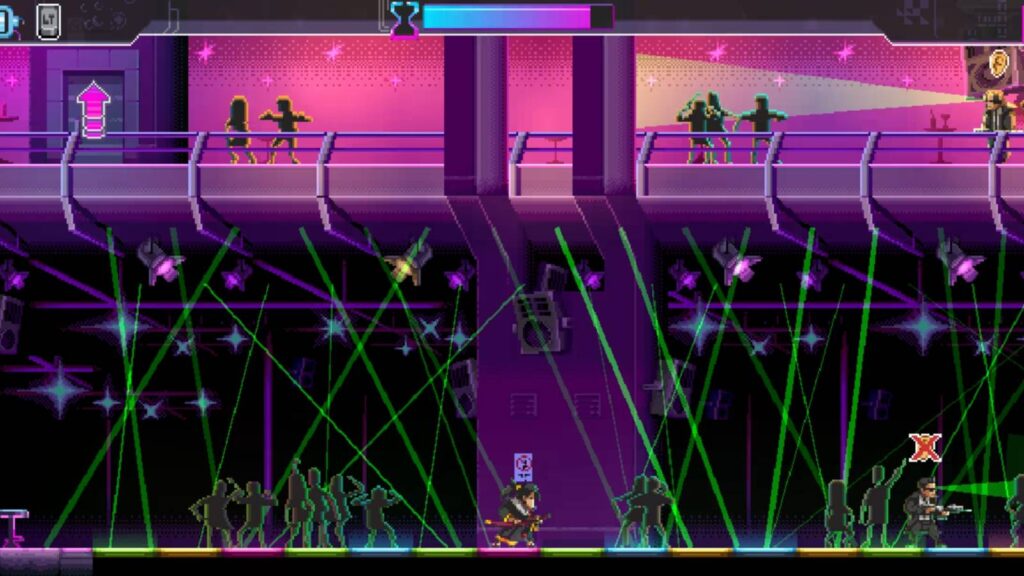Click the hourglass level timer icon

click(x=404, y=19)
